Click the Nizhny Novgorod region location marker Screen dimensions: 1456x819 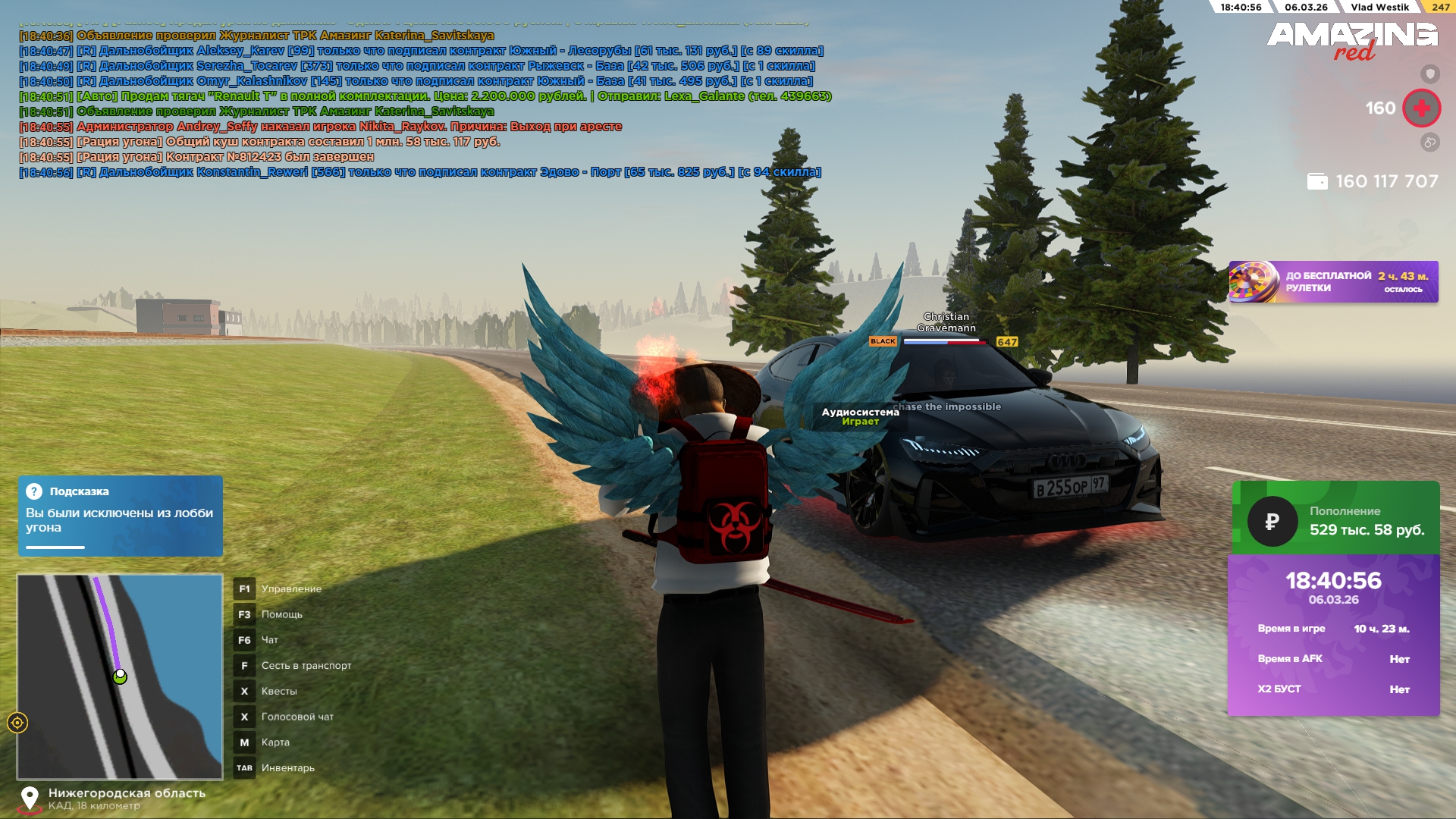click(30, 799)
